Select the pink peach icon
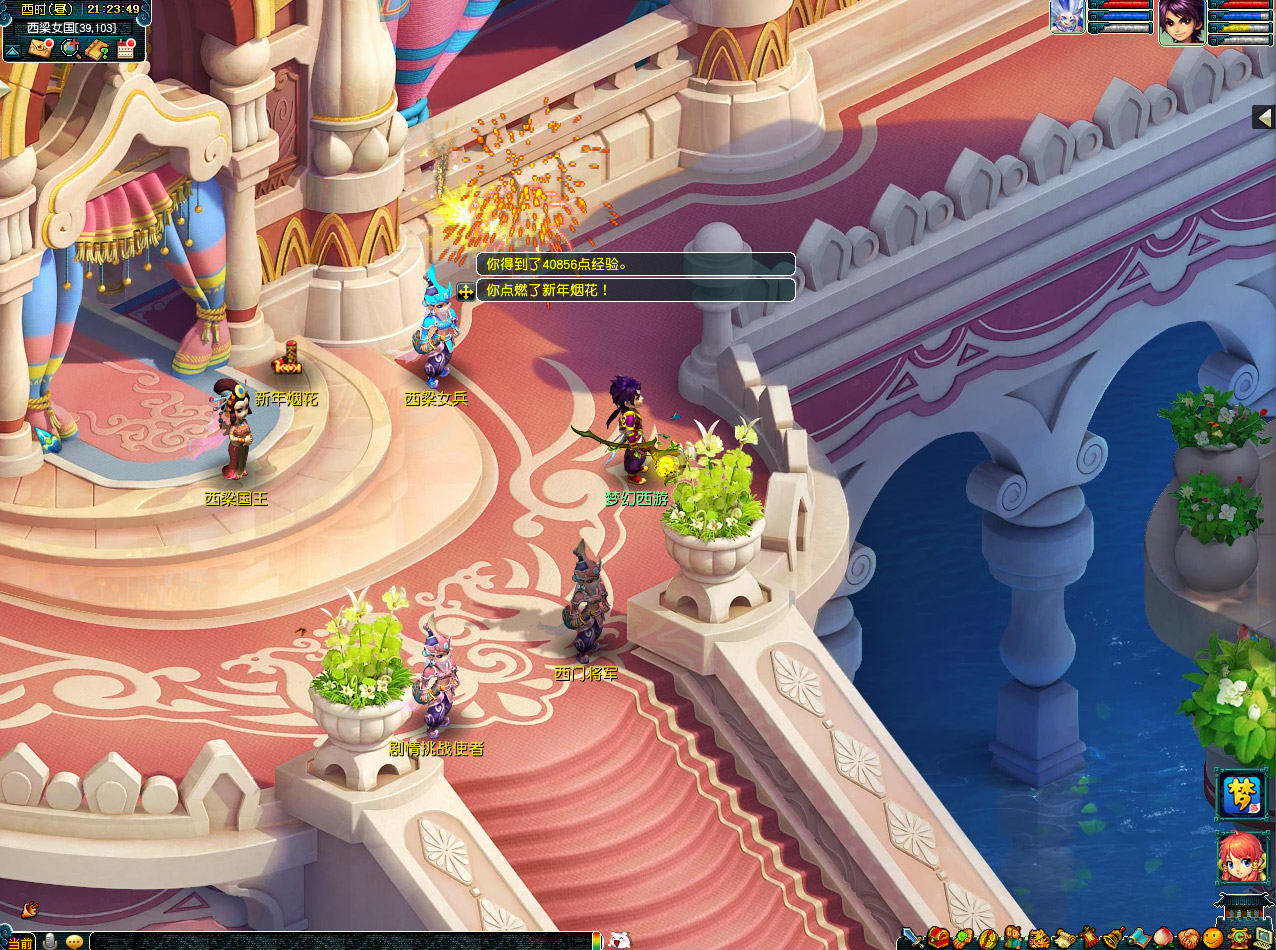The height and width of the screenshot is (950, 1276). click(1164, 938)
